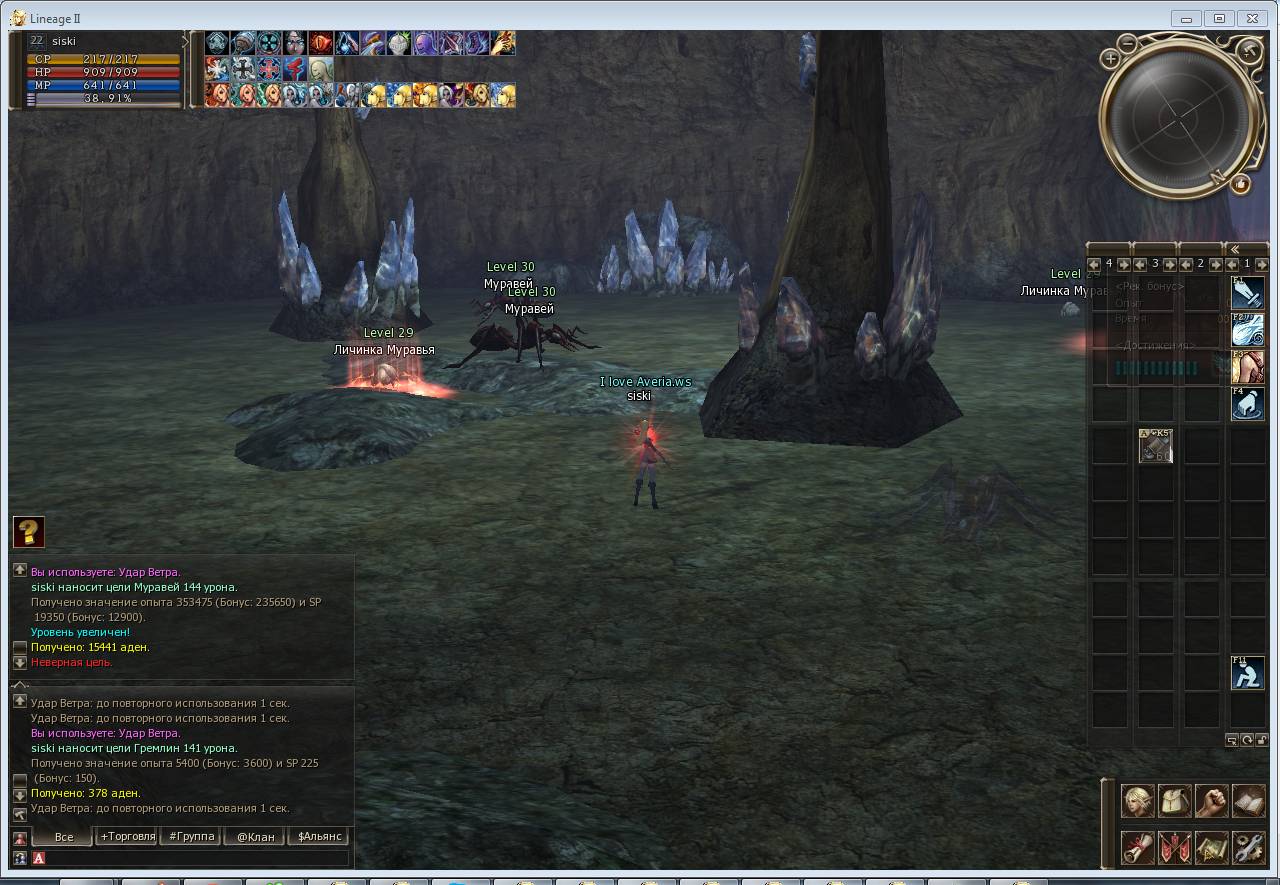Open the clan banners icon

tap(1174, 847)
